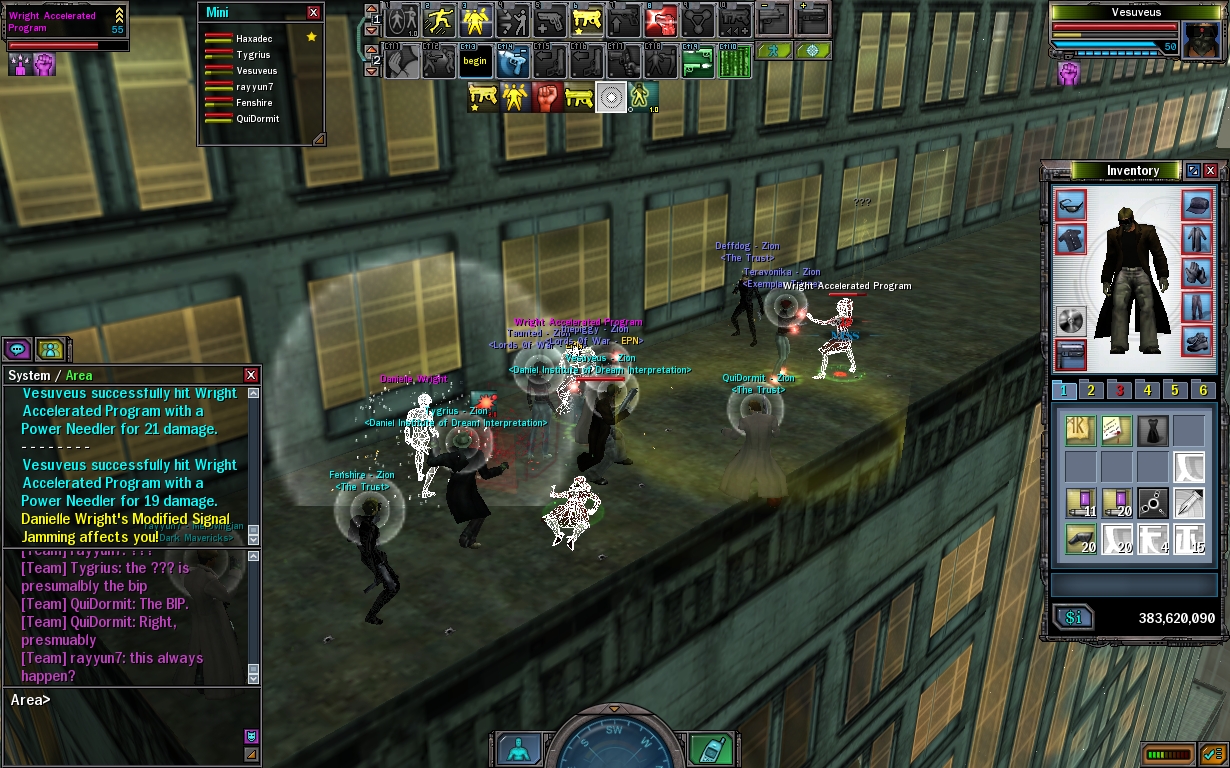
Task: Select Tygrius in the team list
Action: point(253,55)
